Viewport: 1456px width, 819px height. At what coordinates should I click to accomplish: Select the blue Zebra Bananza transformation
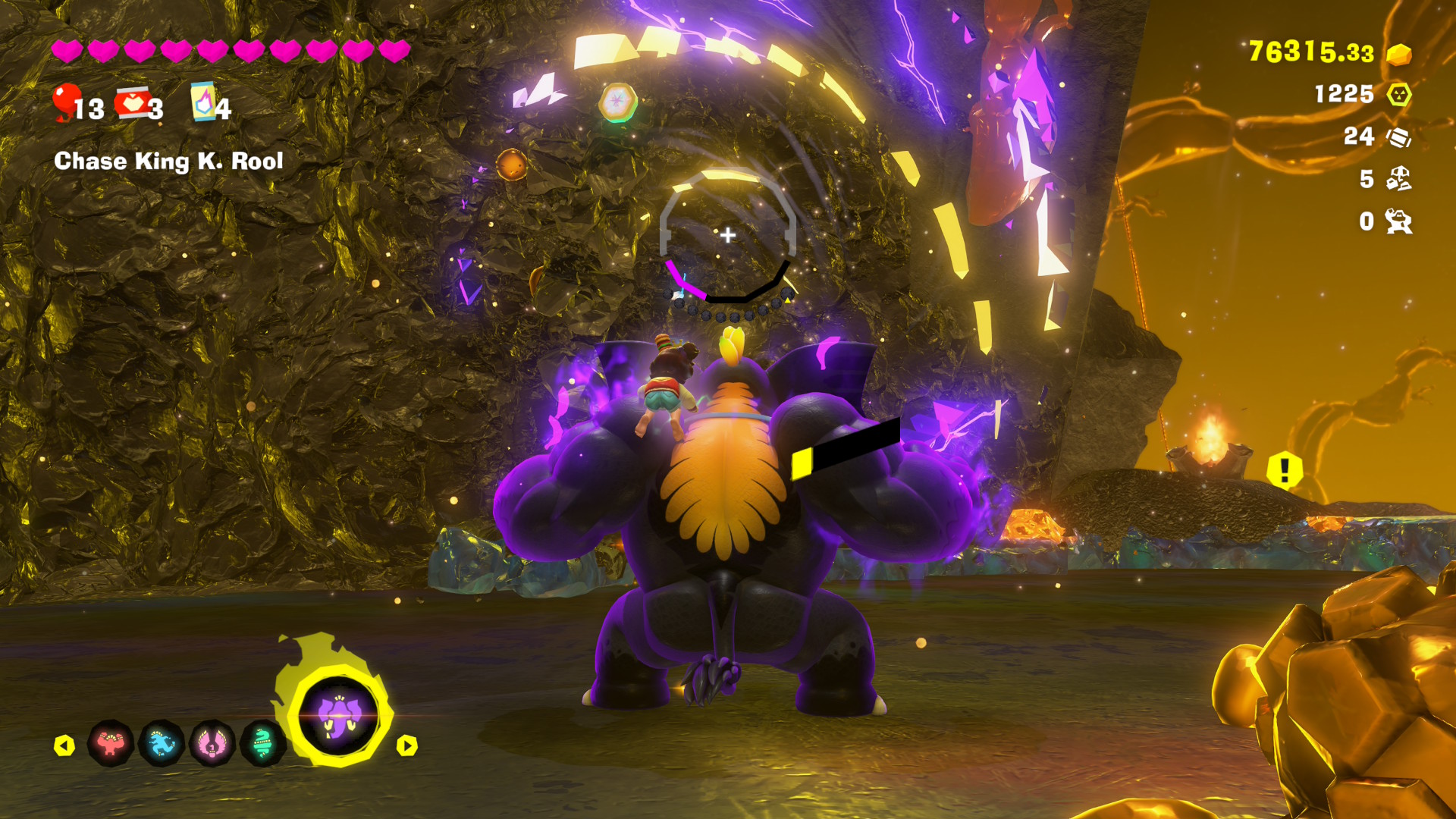click(x=162, y=743)
